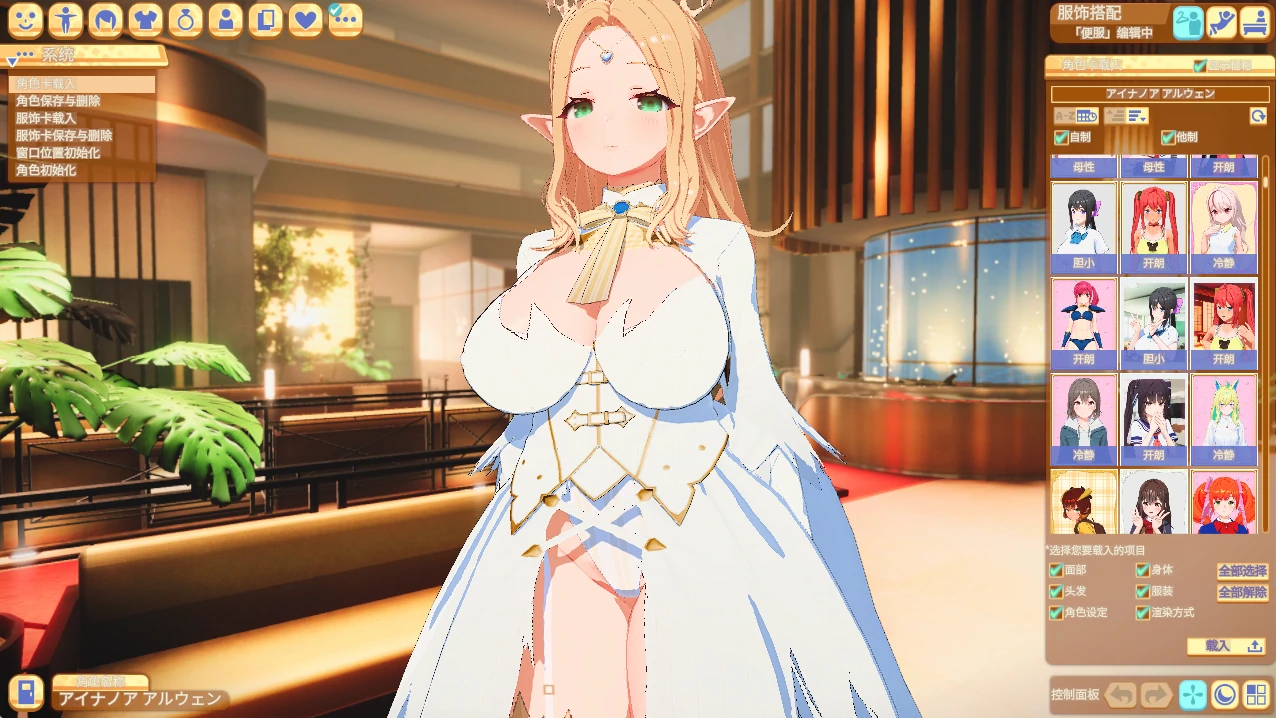Uncheck the 面部 load option
1276x718 pixels.
pos(1056,570)
